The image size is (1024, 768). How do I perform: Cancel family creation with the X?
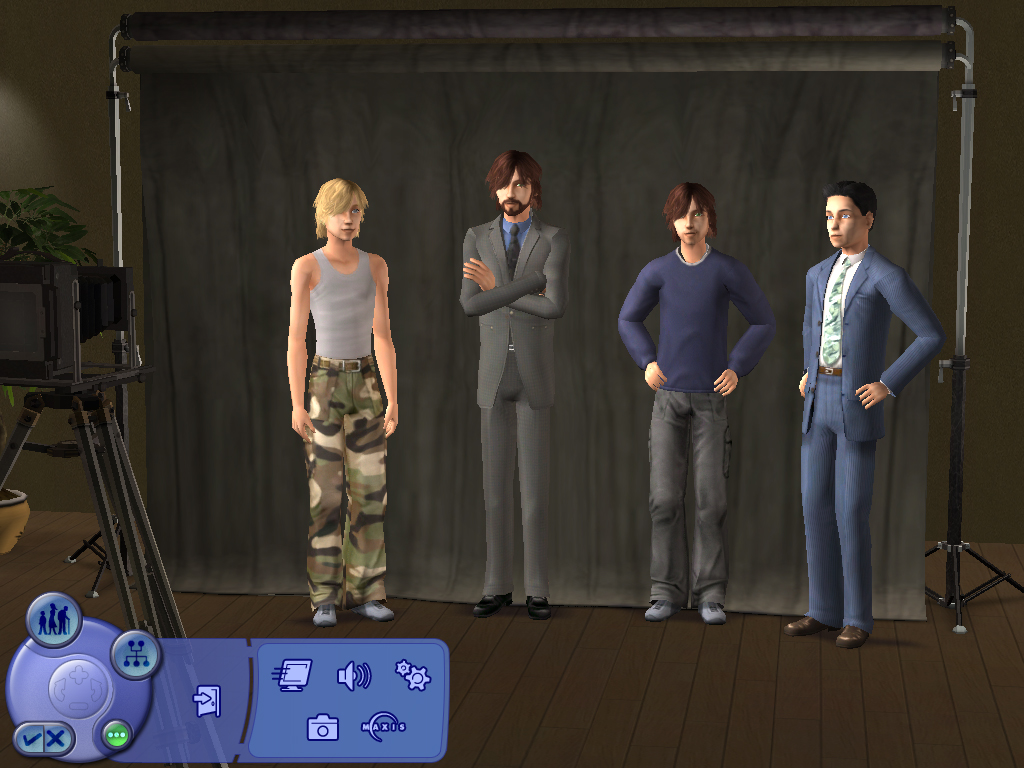(x=57, y=740)
